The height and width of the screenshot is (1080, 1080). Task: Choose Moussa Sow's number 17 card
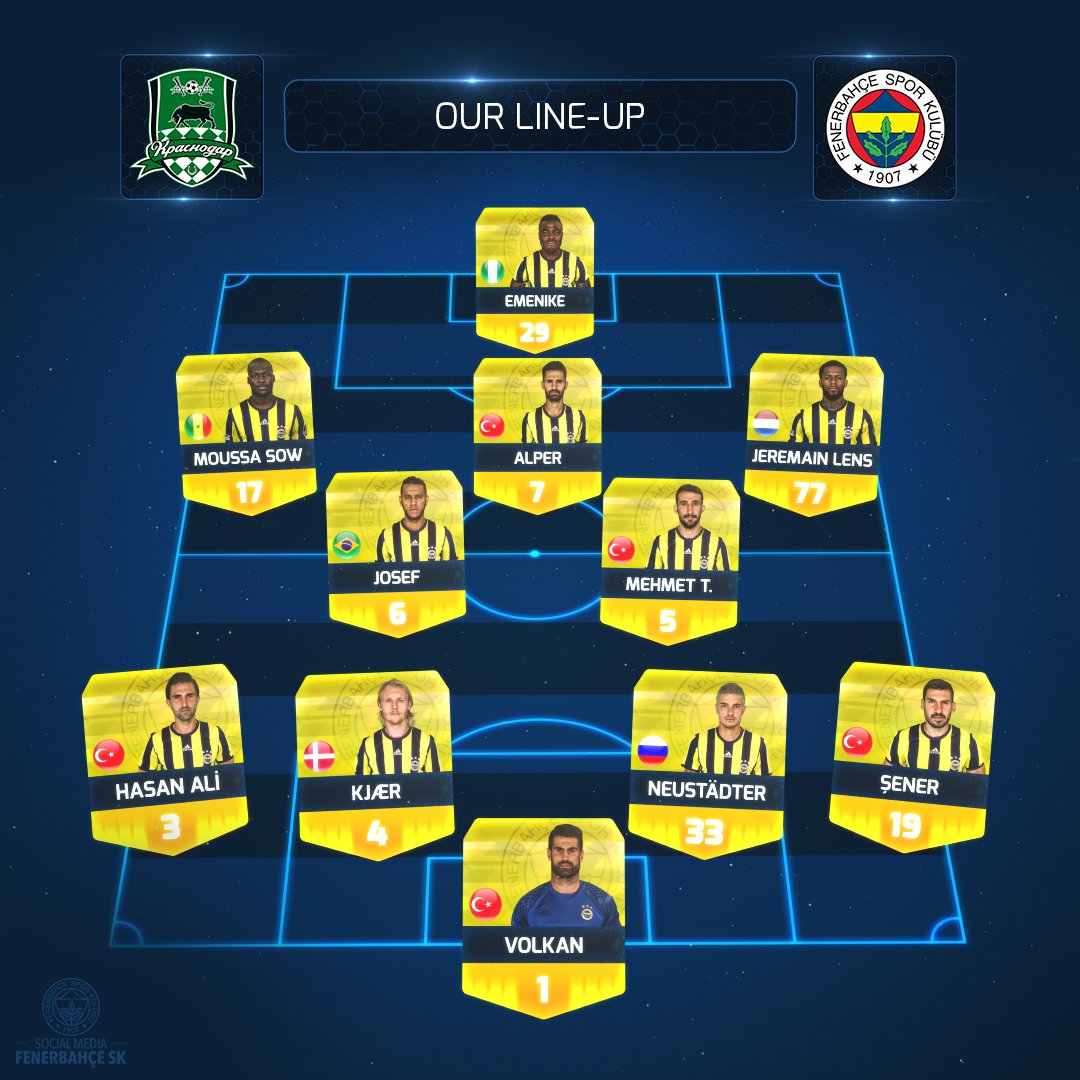[x=244, y=432]
